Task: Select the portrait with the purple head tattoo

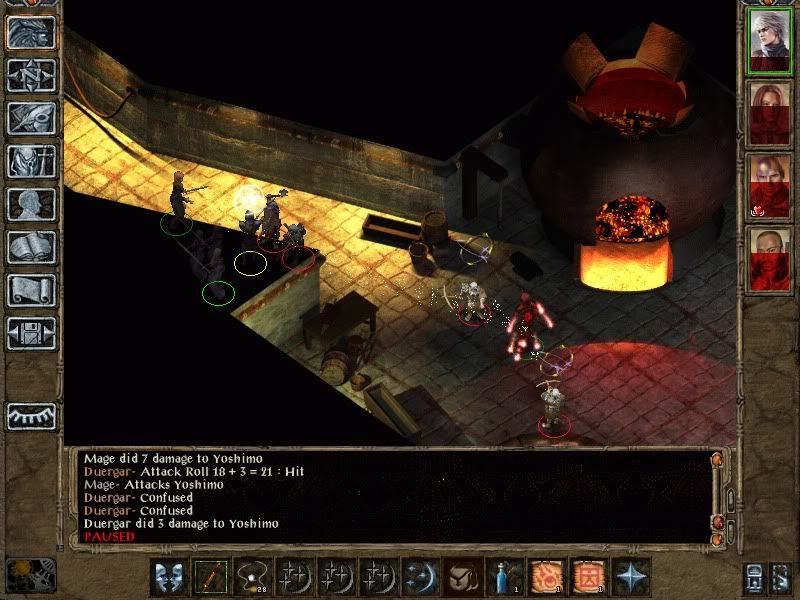Action: [x=771, y=184]
